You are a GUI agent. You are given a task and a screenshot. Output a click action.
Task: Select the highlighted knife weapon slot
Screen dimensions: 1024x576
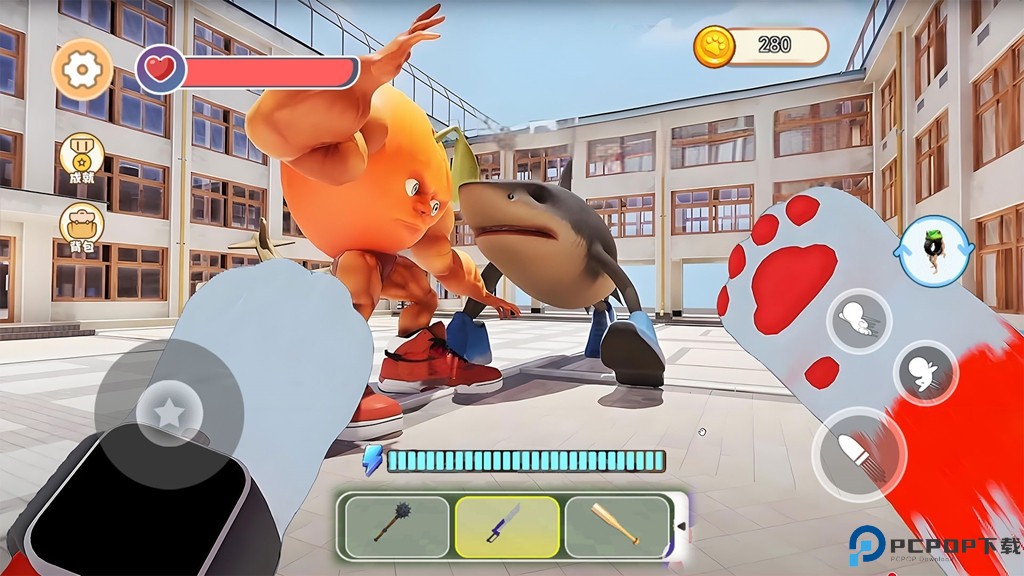pyautogui.click(x=507, y=526)
